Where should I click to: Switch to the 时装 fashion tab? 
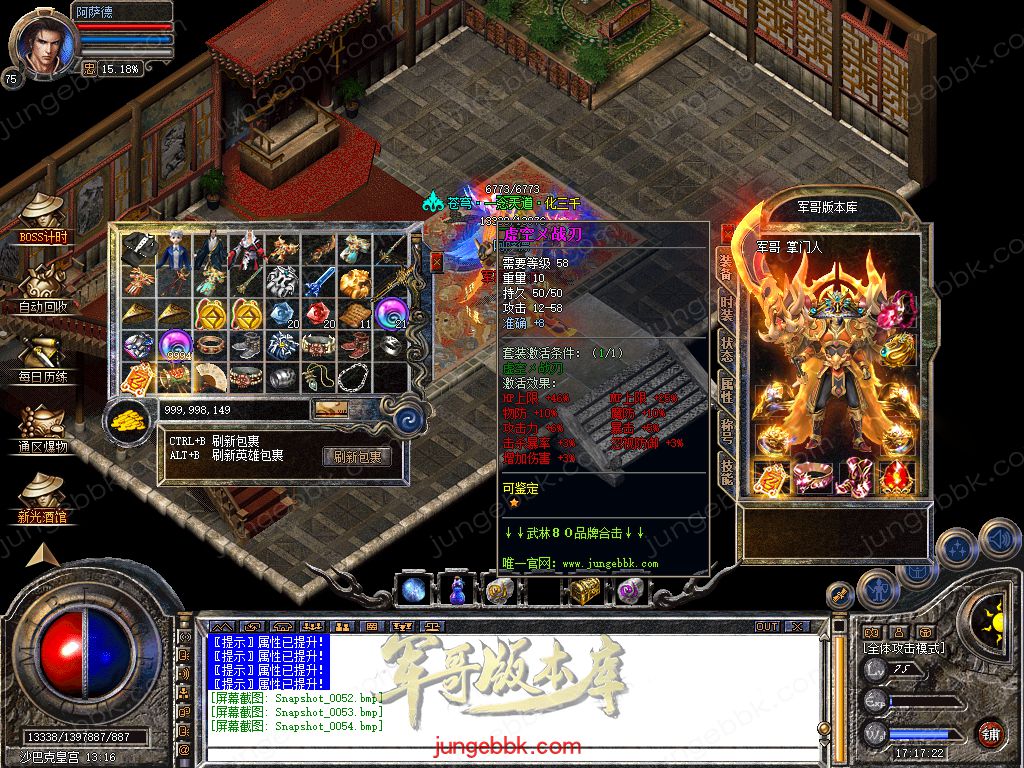[x=725, y=307]
